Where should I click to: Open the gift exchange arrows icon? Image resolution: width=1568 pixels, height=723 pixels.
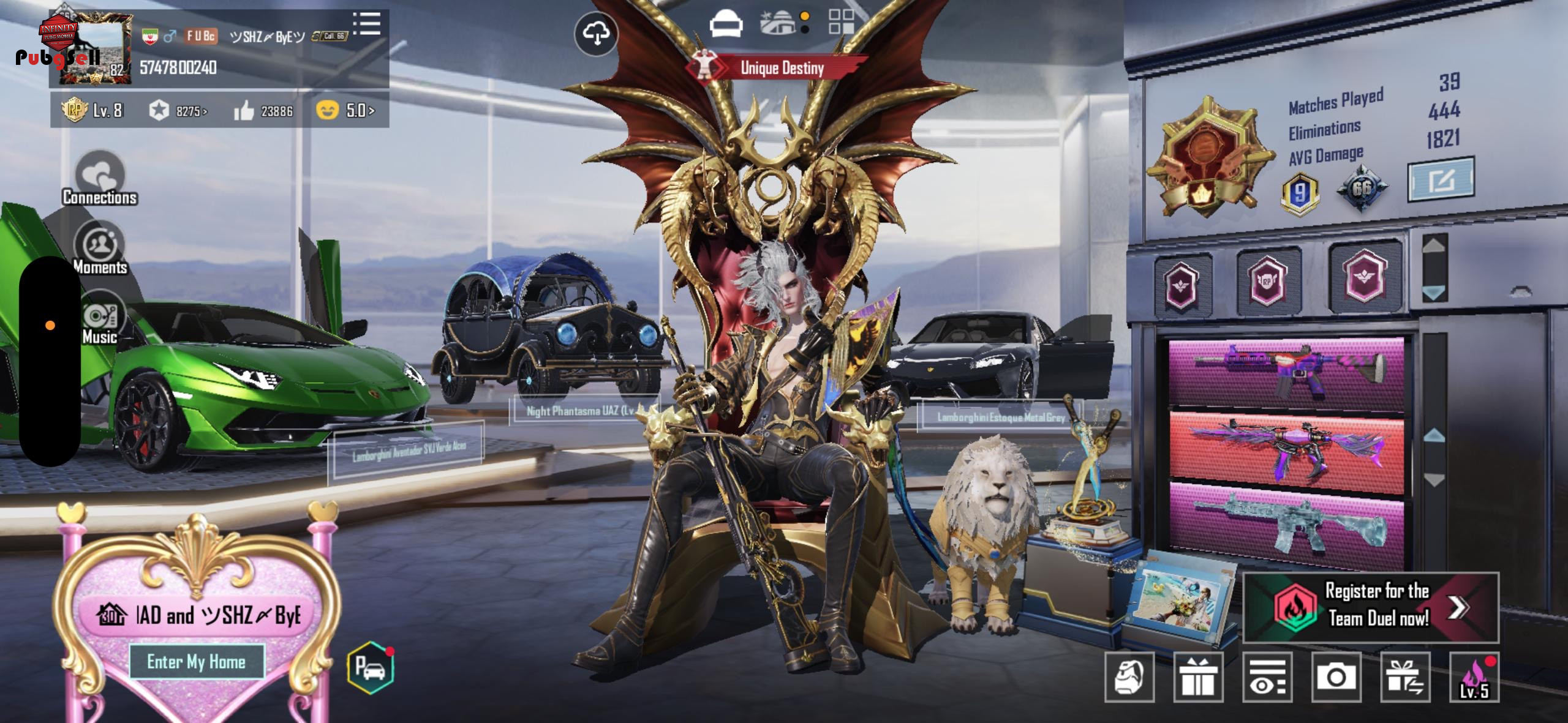[x=1405, y=676]
